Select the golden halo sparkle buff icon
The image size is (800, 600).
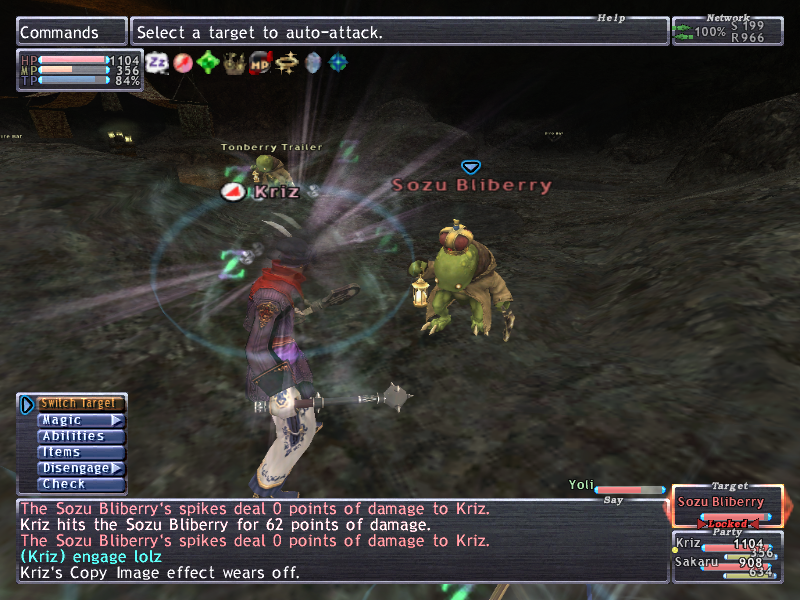pos(287,63)
